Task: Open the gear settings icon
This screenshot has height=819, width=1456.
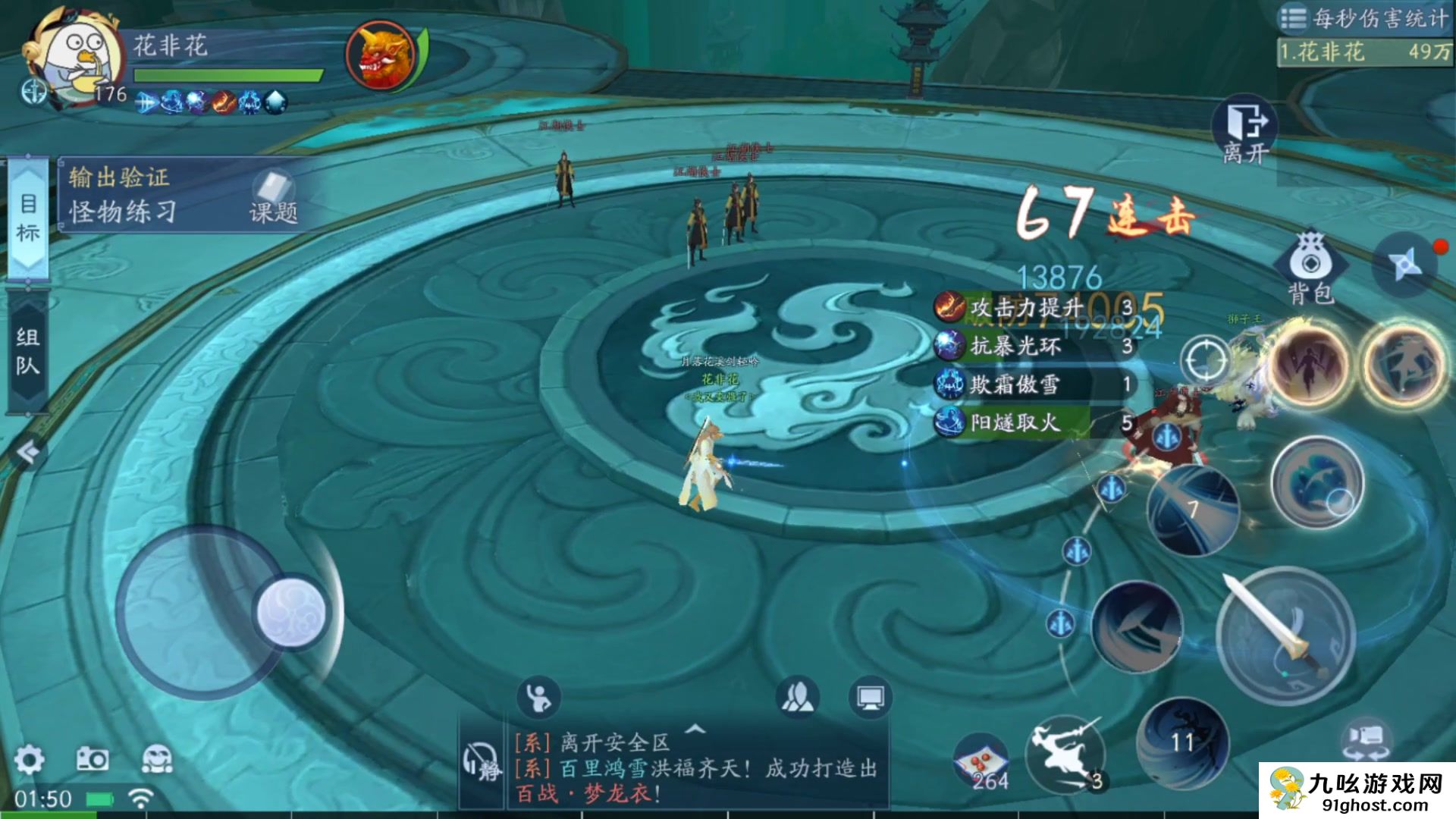Action: tap(29, 759)
